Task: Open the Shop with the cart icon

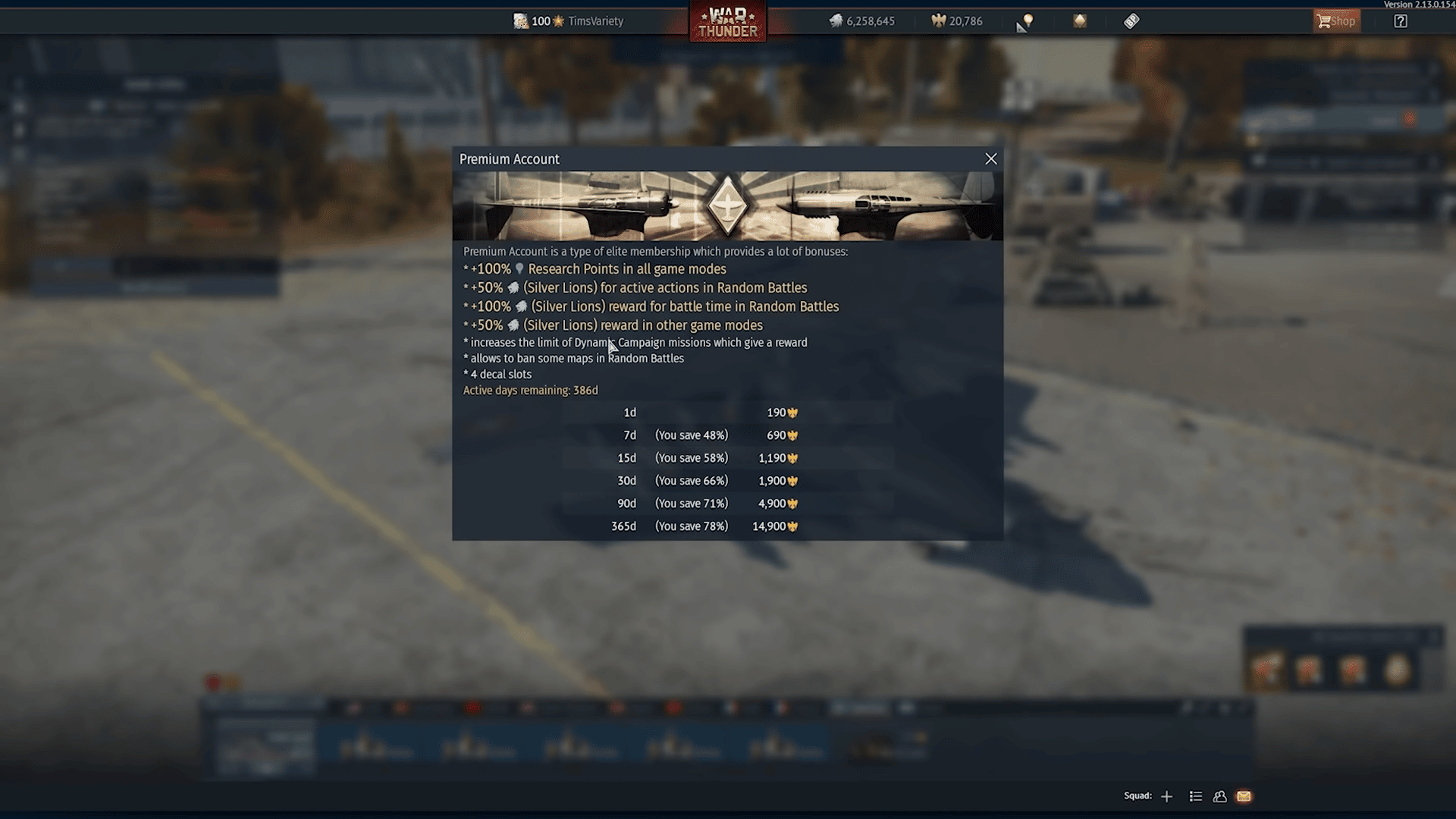Action: pos(1337,20)
